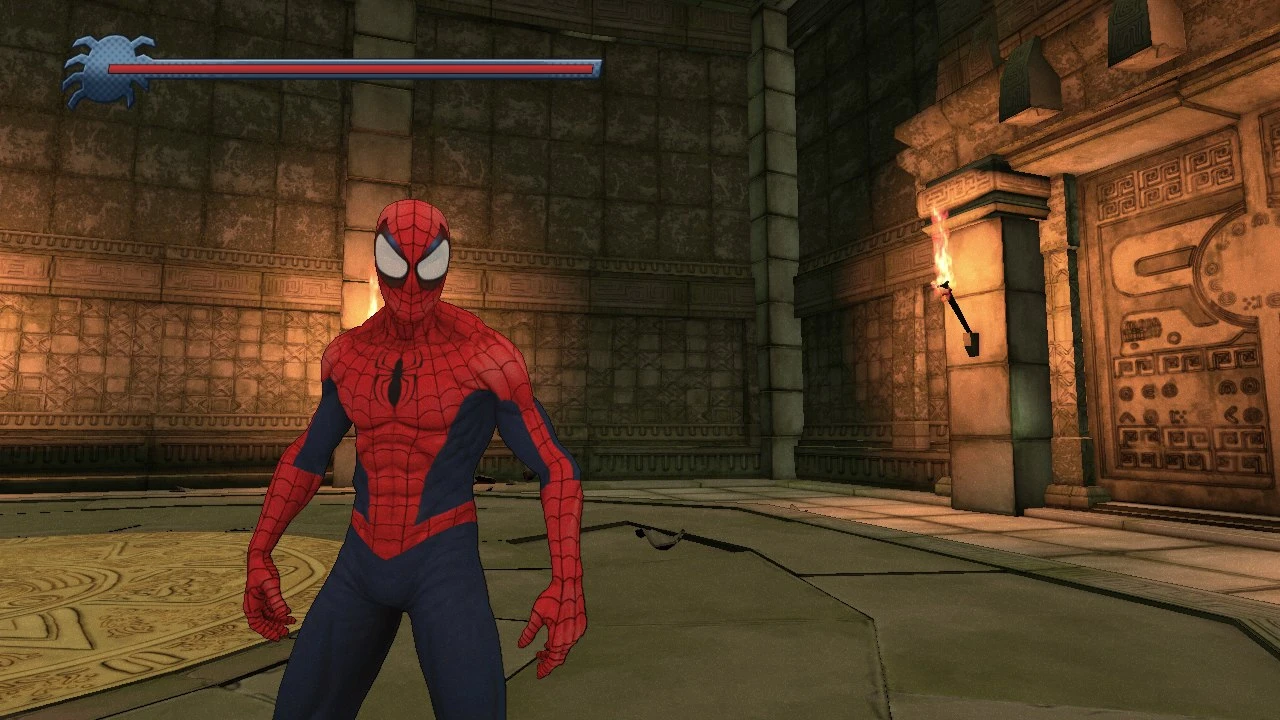Click the blue spider health icon
1280x720 pixels.
pyautogui.click(x=108, y=68)
